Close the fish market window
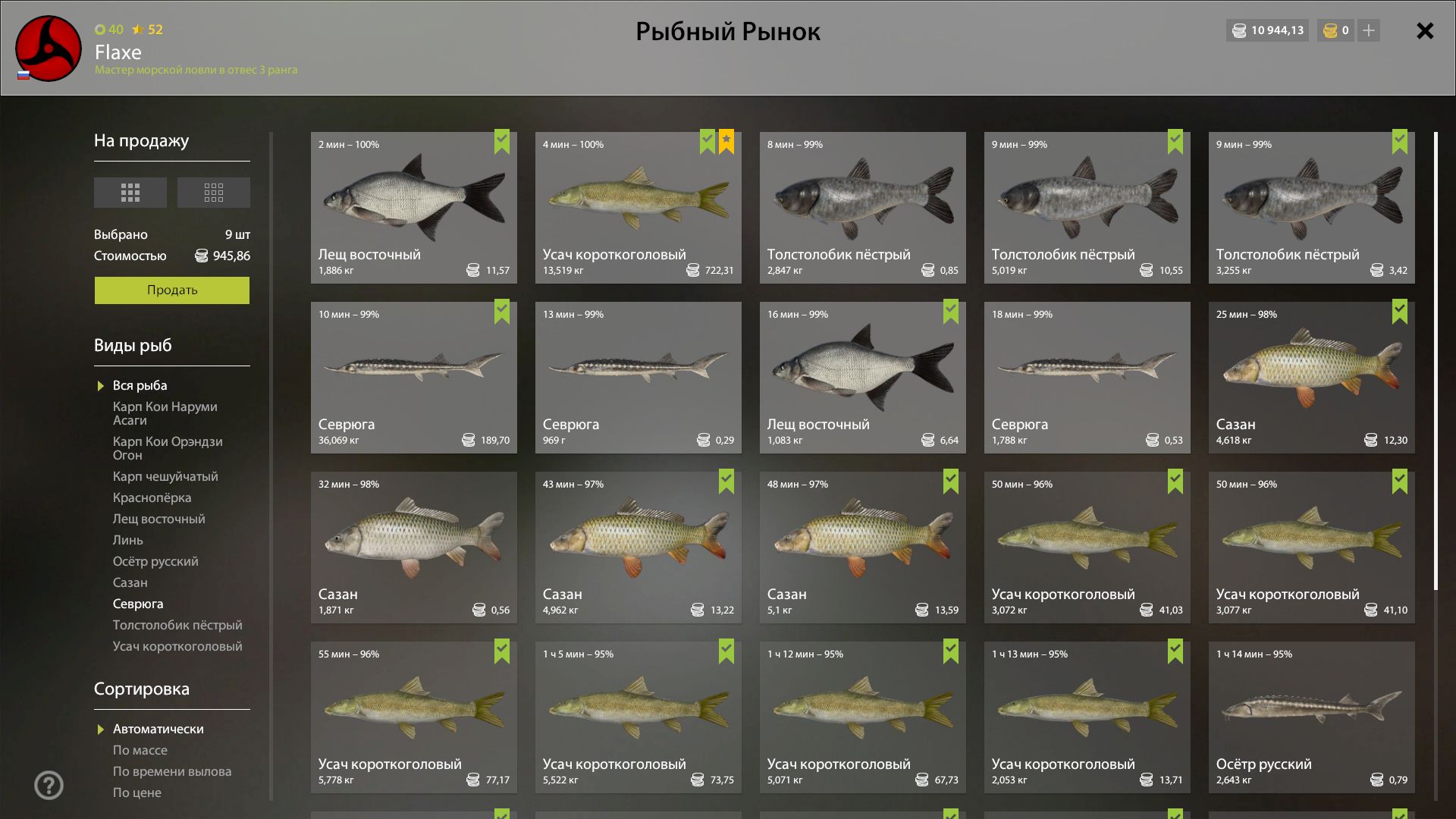The width and height of the screenshot is (1456, 819). click(1425, 31)
